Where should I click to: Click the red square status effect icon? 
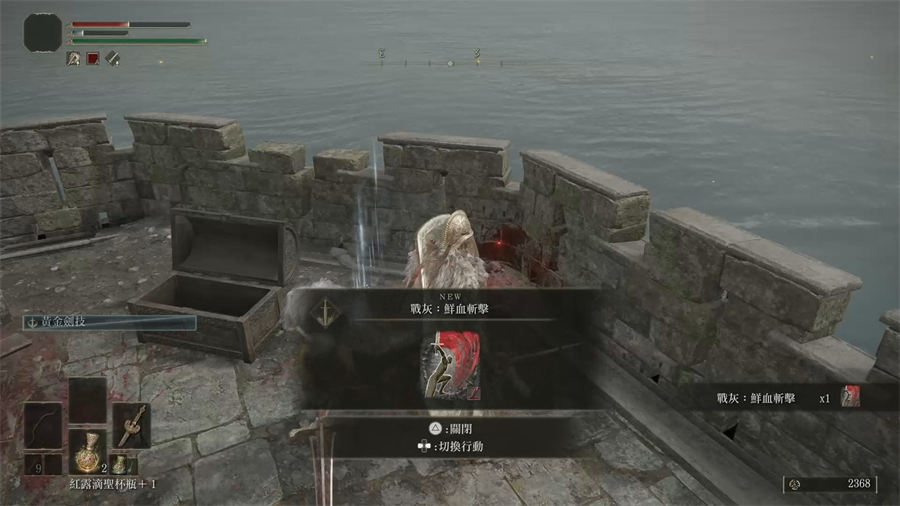[93, 59]
